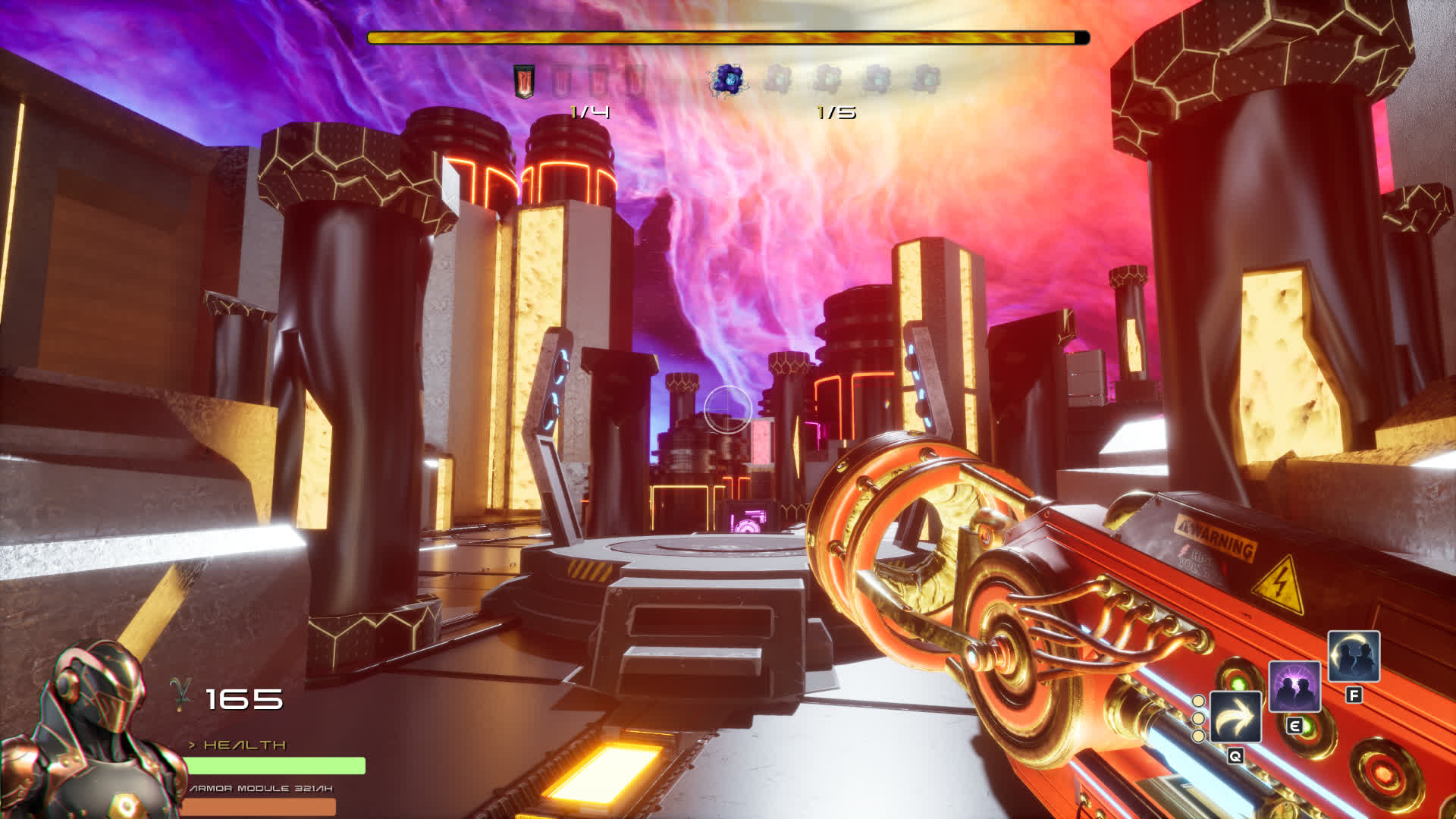Activate the golden arrow dash ability

[x=1235, y=717]
